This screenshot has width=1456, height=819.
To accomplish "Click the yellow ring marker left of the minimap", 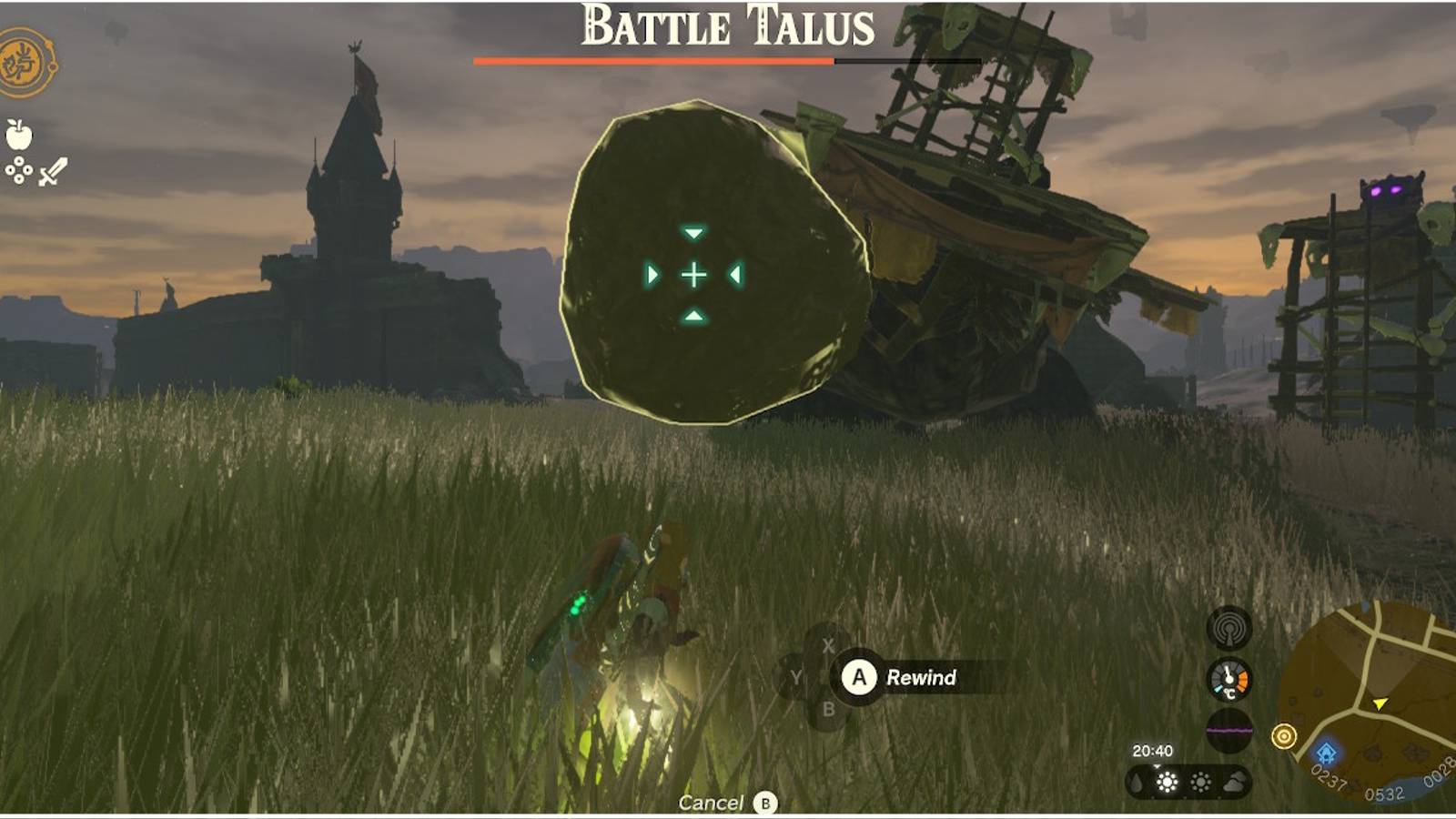I will (x=1282, y=733).
